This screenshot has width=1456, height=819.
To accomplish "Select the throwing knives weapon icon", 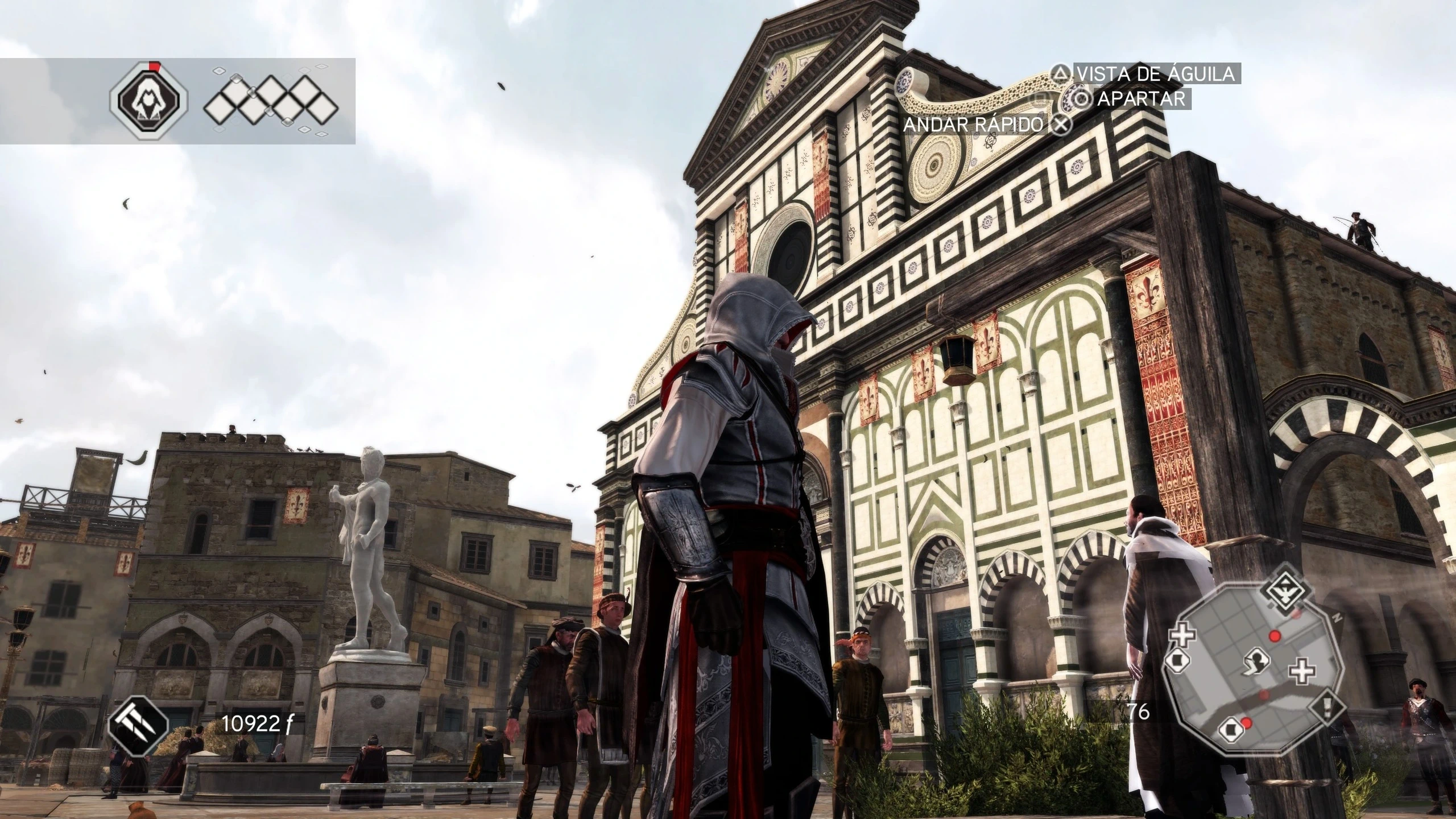I will tap(138, 723).
